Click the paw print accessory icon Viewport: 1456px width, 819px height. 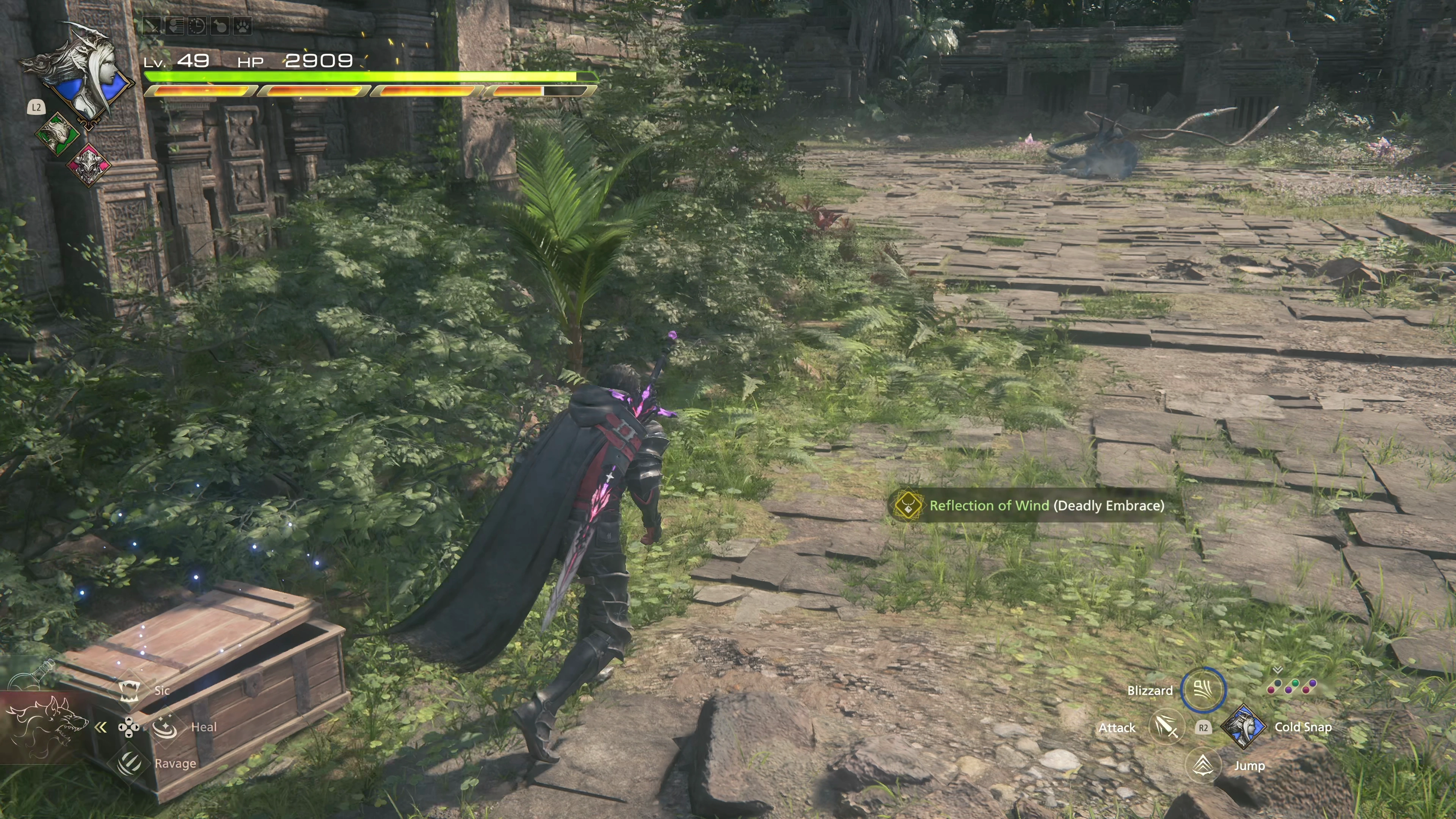coord(243,26)
